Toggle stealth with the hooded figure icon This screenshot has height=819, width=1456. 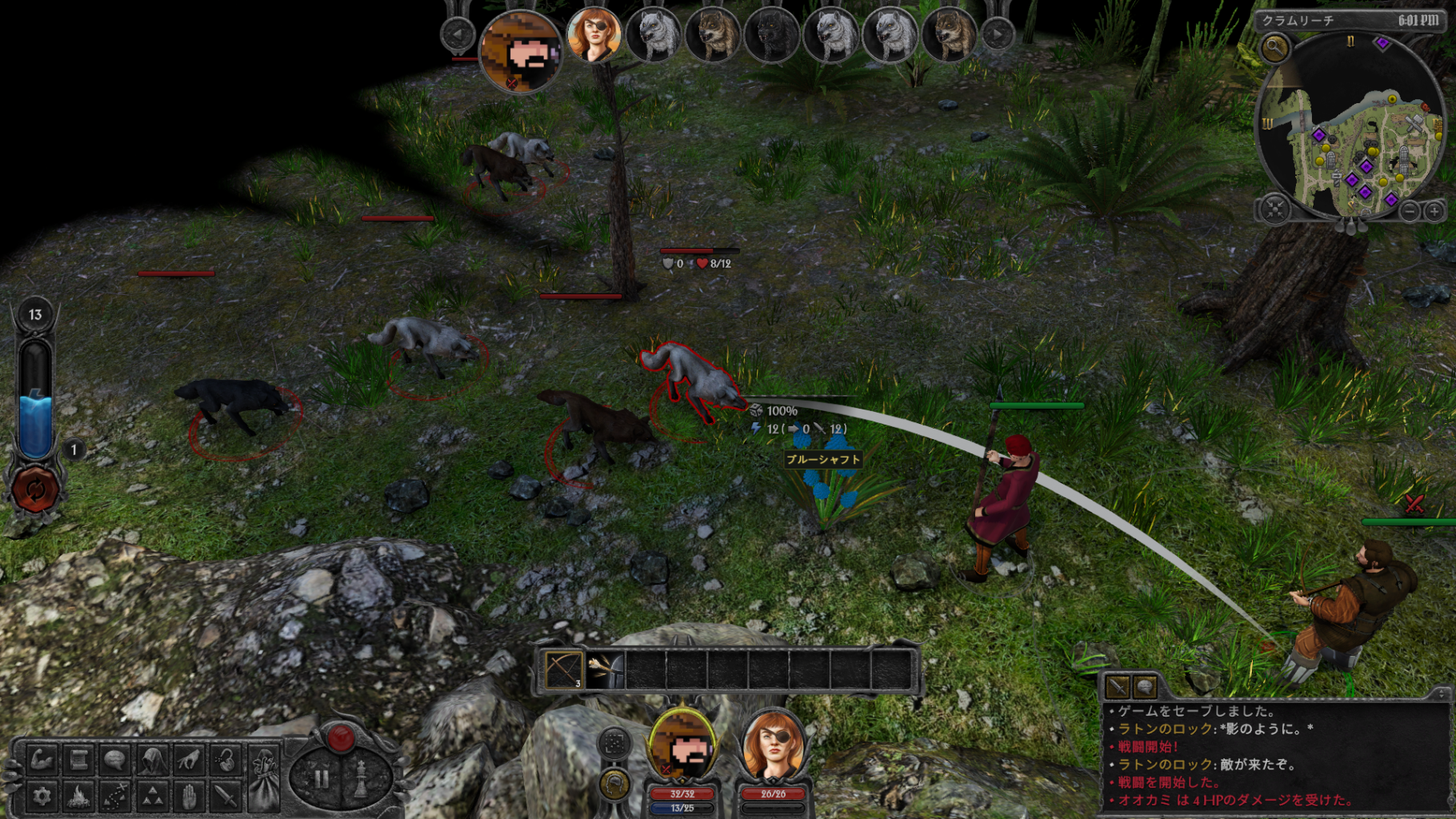click(x=152, y=759)
